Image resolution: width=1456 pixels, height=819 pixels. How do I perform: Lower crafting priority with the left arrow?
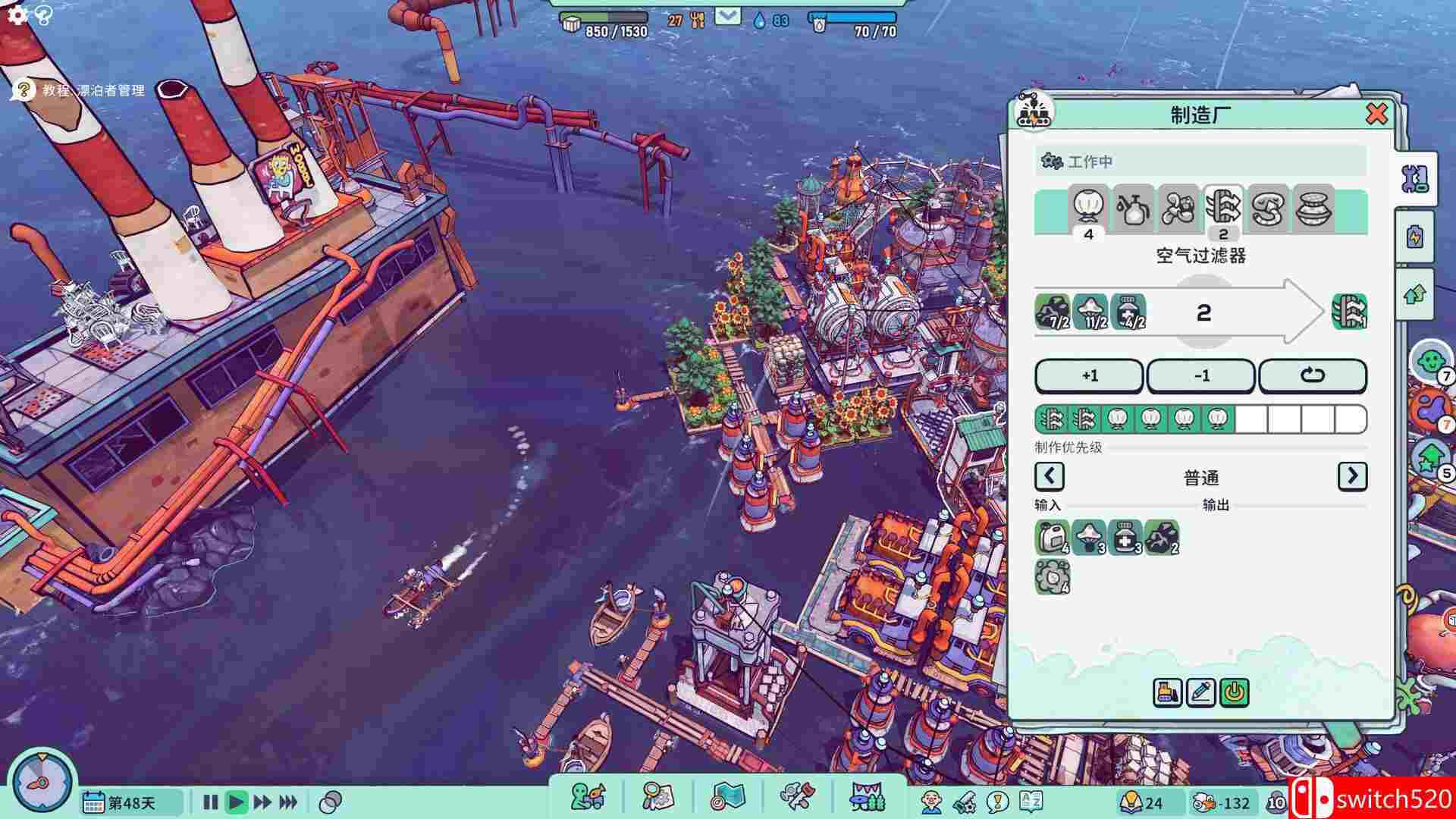[1050, 476]
